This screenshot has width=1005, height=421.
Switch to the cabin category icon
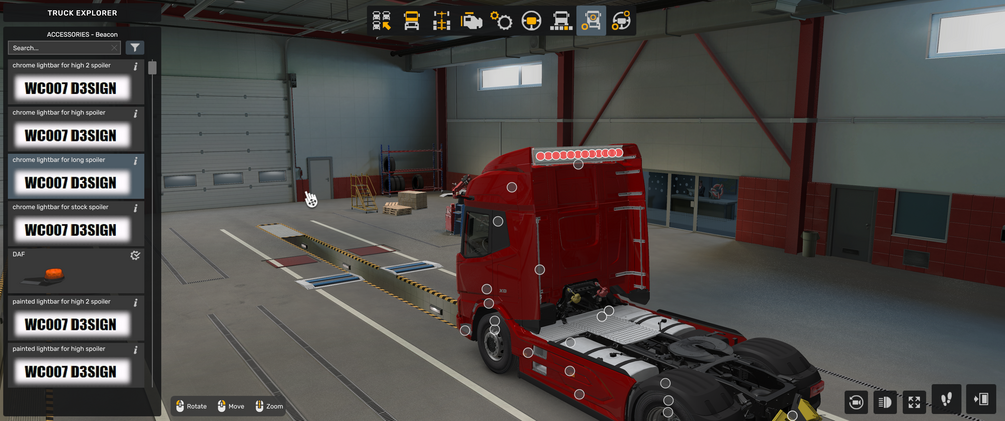(411, 20)
